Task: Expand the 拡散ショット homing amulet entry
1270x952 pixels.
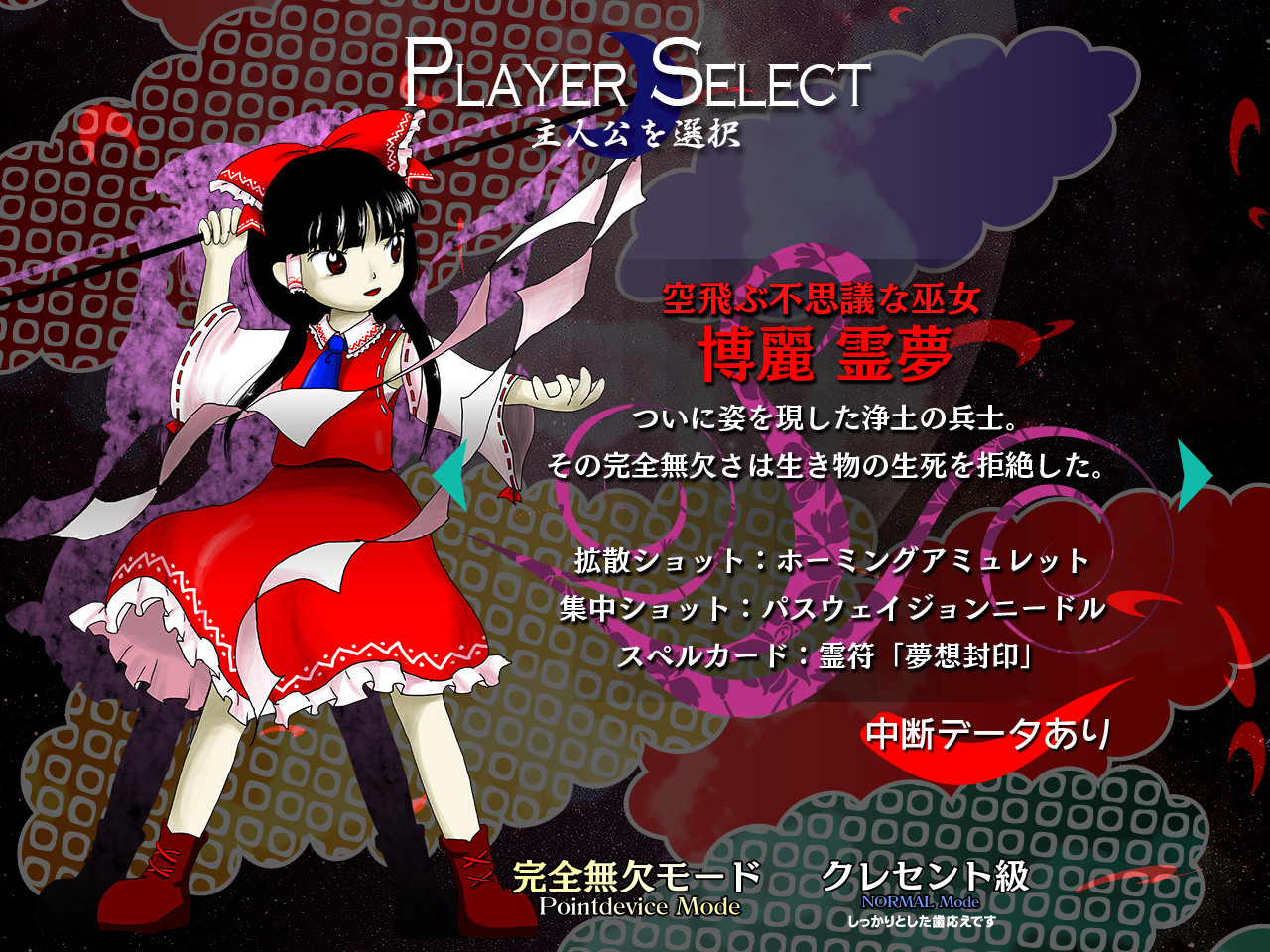Action: (x=831, y=560)
